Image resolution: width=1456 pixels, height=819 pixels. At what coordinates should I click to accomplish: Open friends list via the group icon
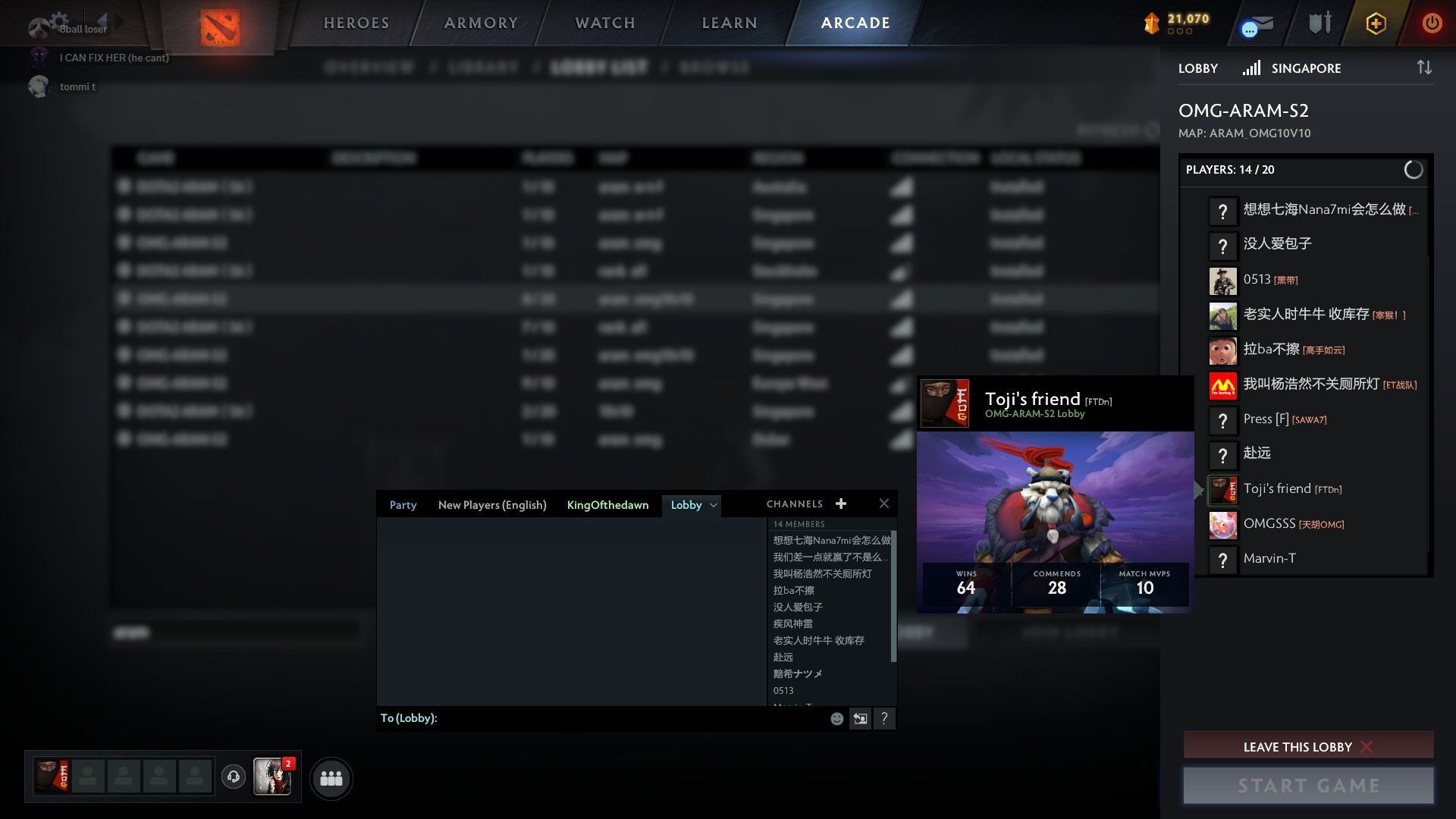(331, 777)
